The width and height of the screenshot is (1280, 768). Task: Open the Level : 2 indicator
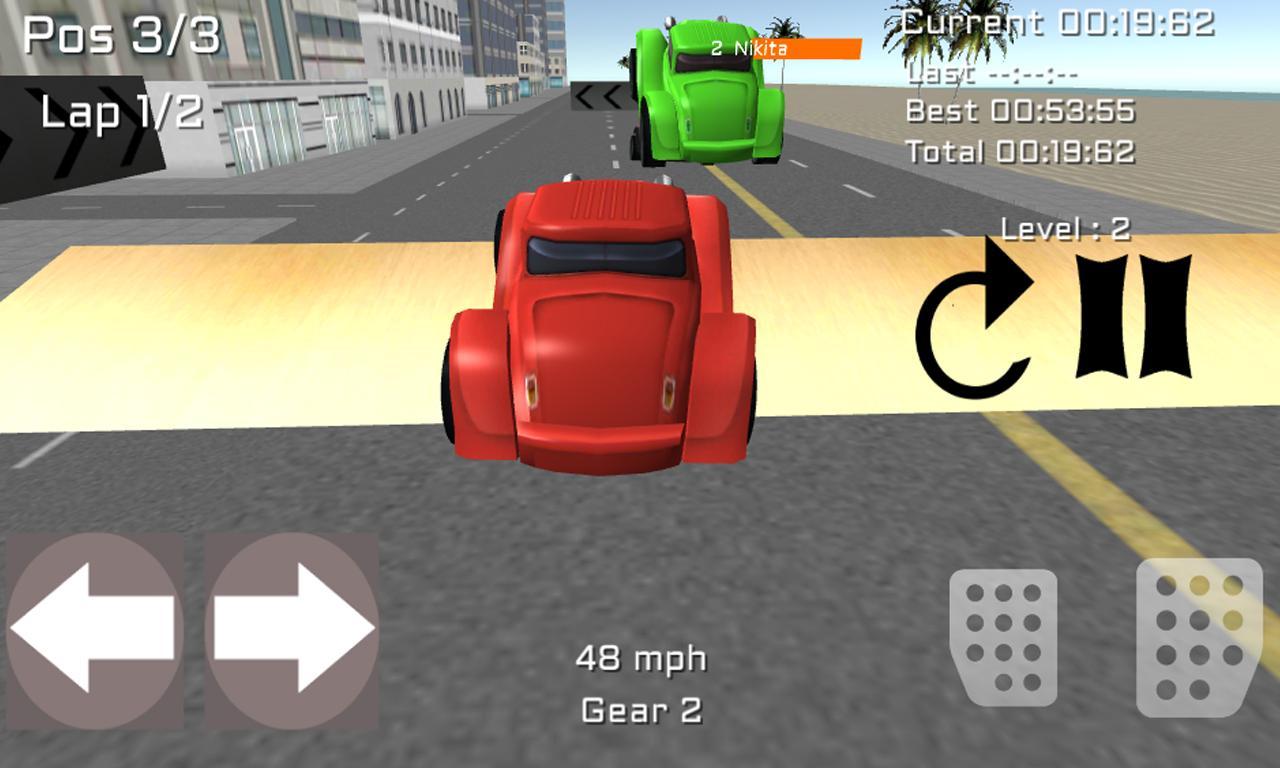click(1065, 229)
